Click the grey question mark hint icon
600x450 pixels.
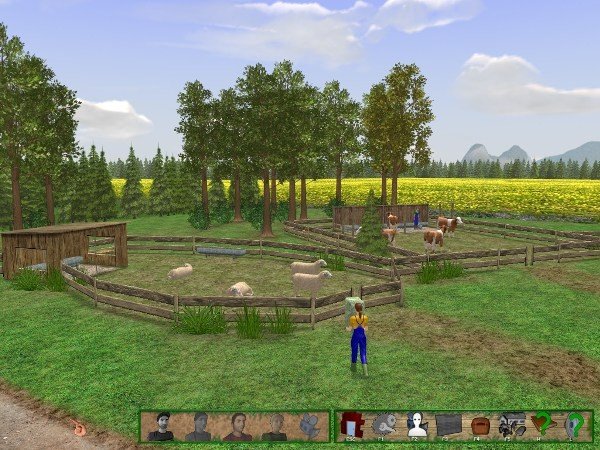coord(575,426)
